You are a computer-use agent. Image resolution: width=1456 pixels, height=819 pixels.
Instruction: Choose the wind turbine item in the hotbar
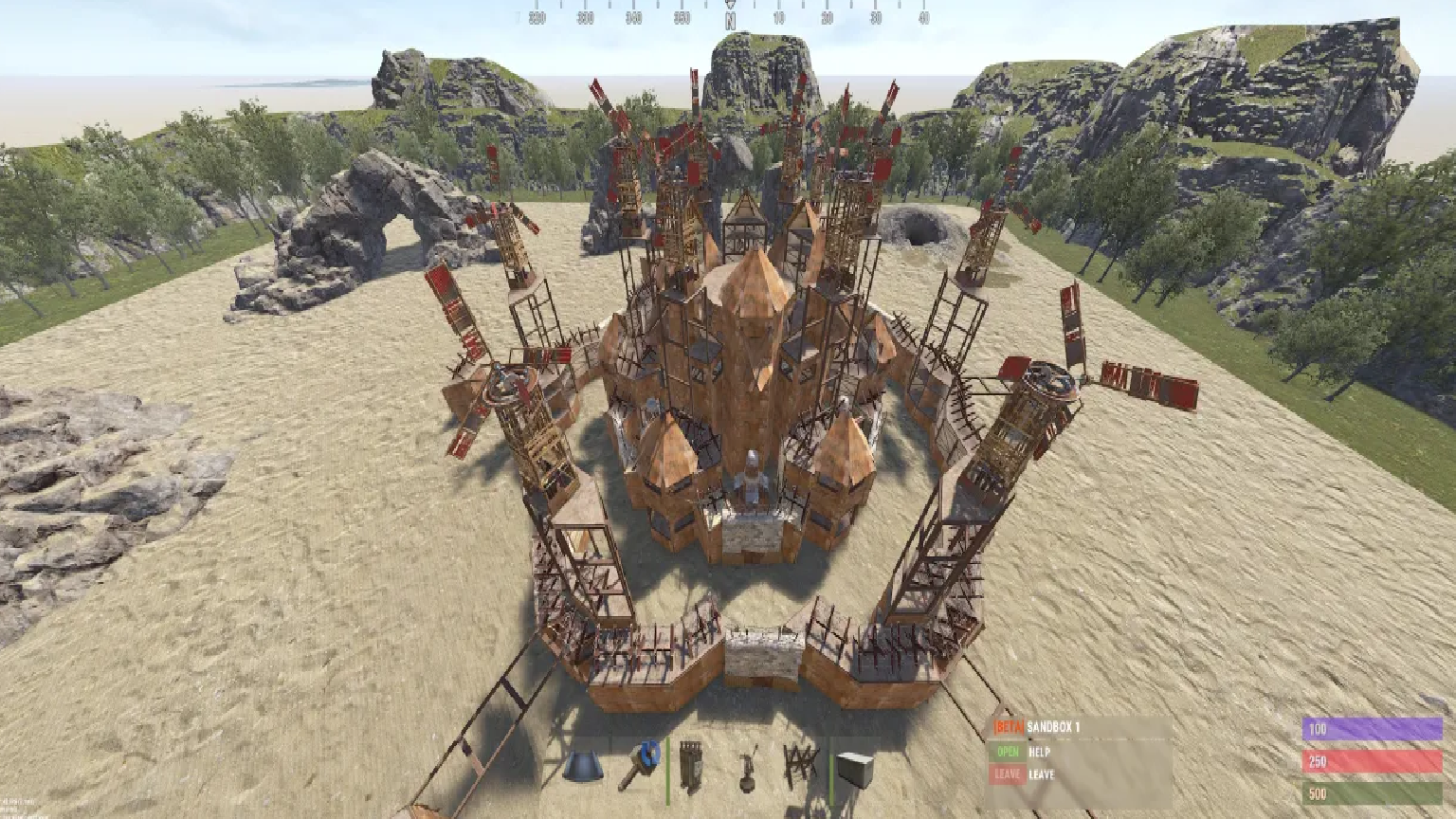(749, 764)
